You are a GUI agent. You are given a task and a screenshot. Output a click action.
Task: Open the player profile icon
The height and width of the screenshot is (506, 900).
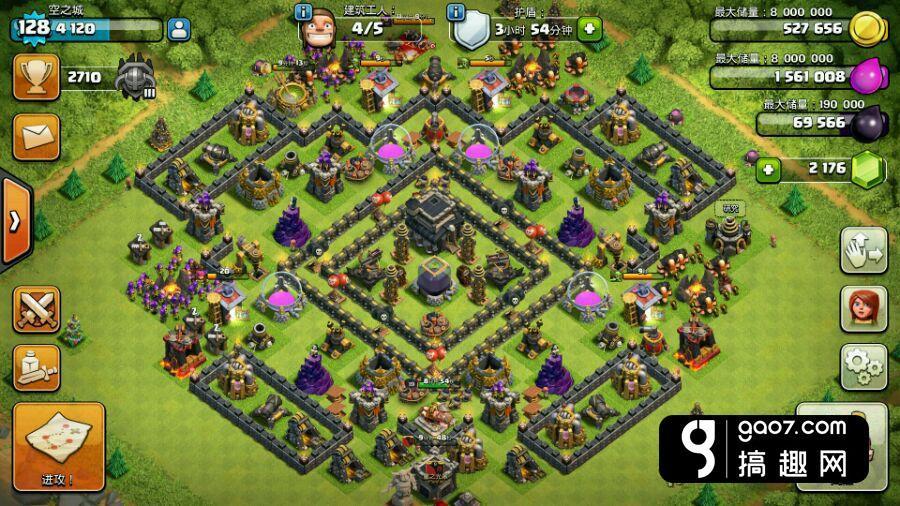(x=180, y=29)
